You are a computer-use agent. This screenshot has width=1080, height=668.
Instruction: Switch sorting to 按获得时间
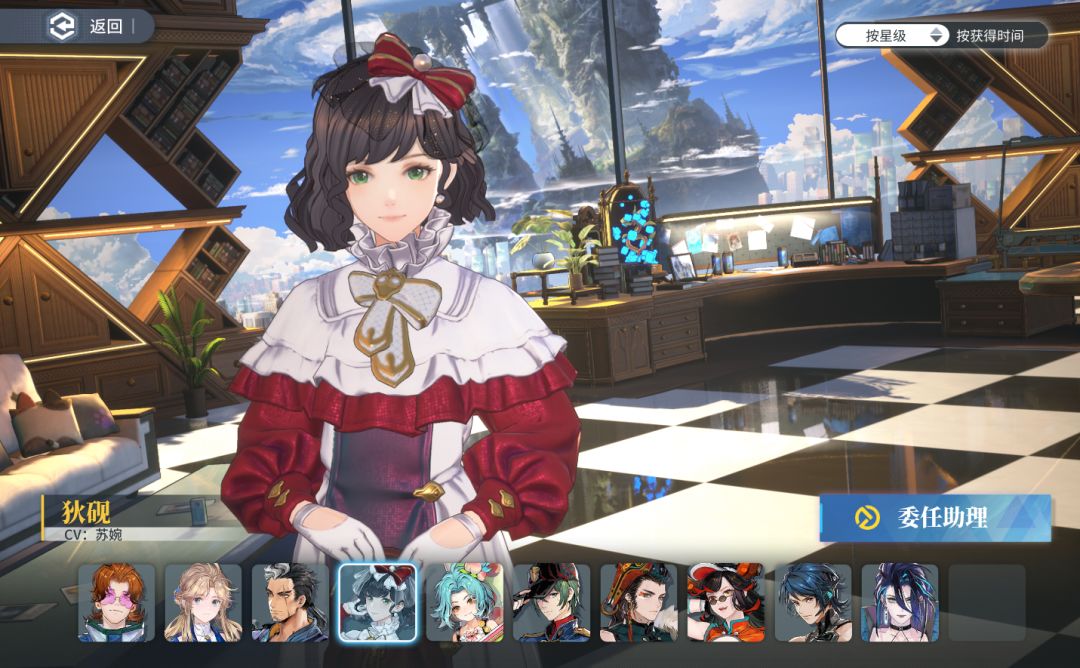coord(989,36)
